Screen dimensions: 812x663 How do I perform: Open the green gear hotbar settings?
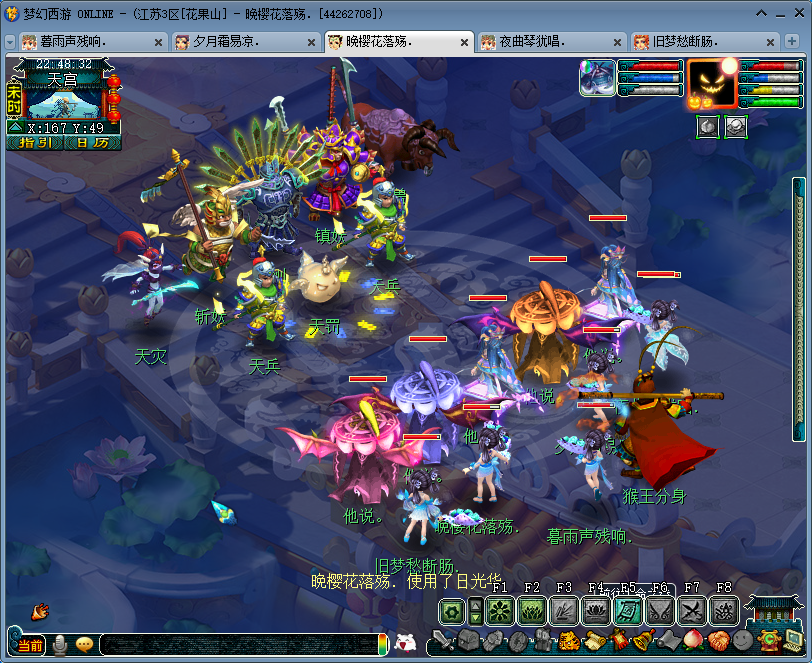(x=452, y=610)
